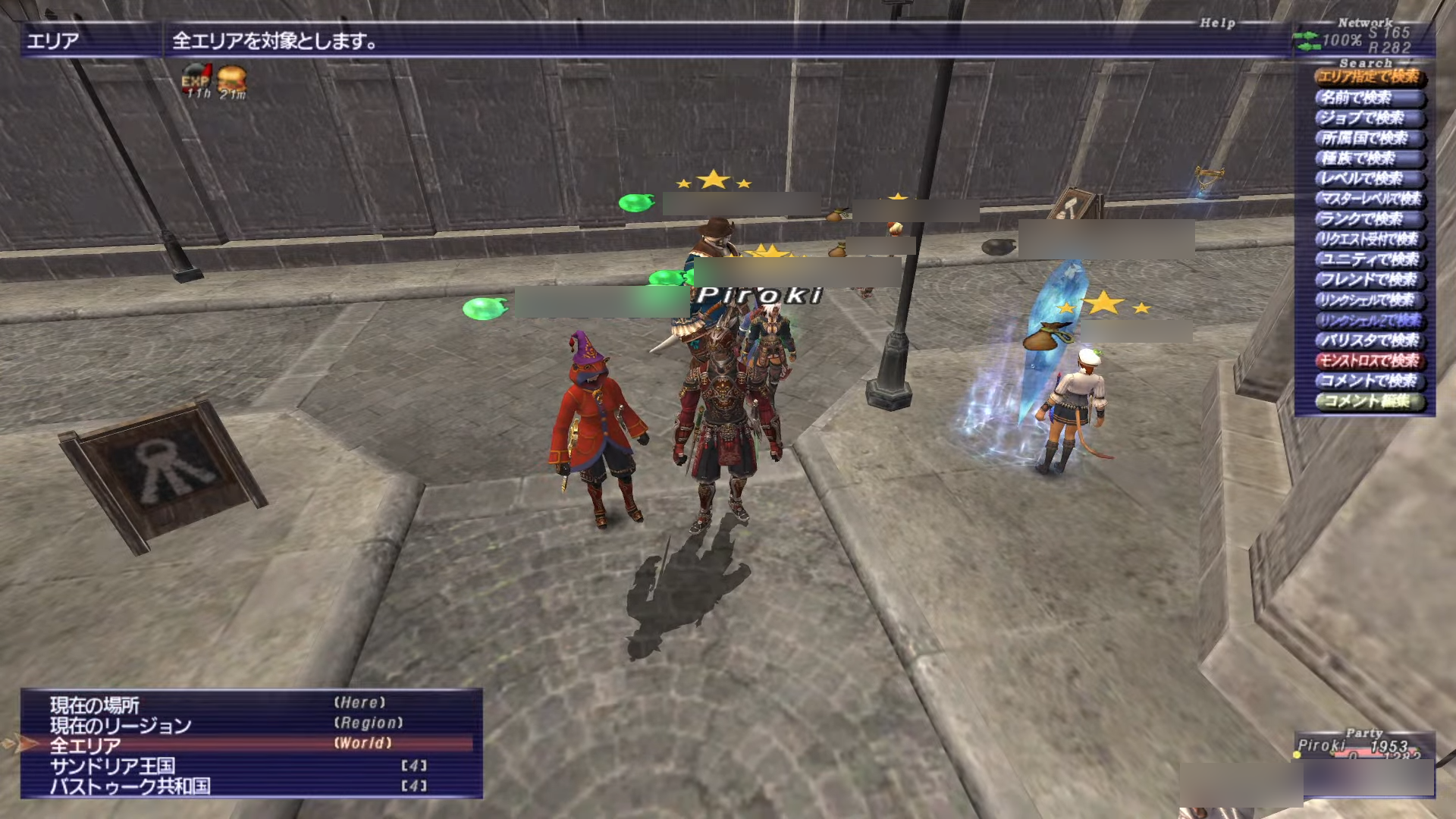The height and width of the screenshot is (819, 1456).
Task: Choose 現在の場所 (Here) area option
Action: point(95,705)
